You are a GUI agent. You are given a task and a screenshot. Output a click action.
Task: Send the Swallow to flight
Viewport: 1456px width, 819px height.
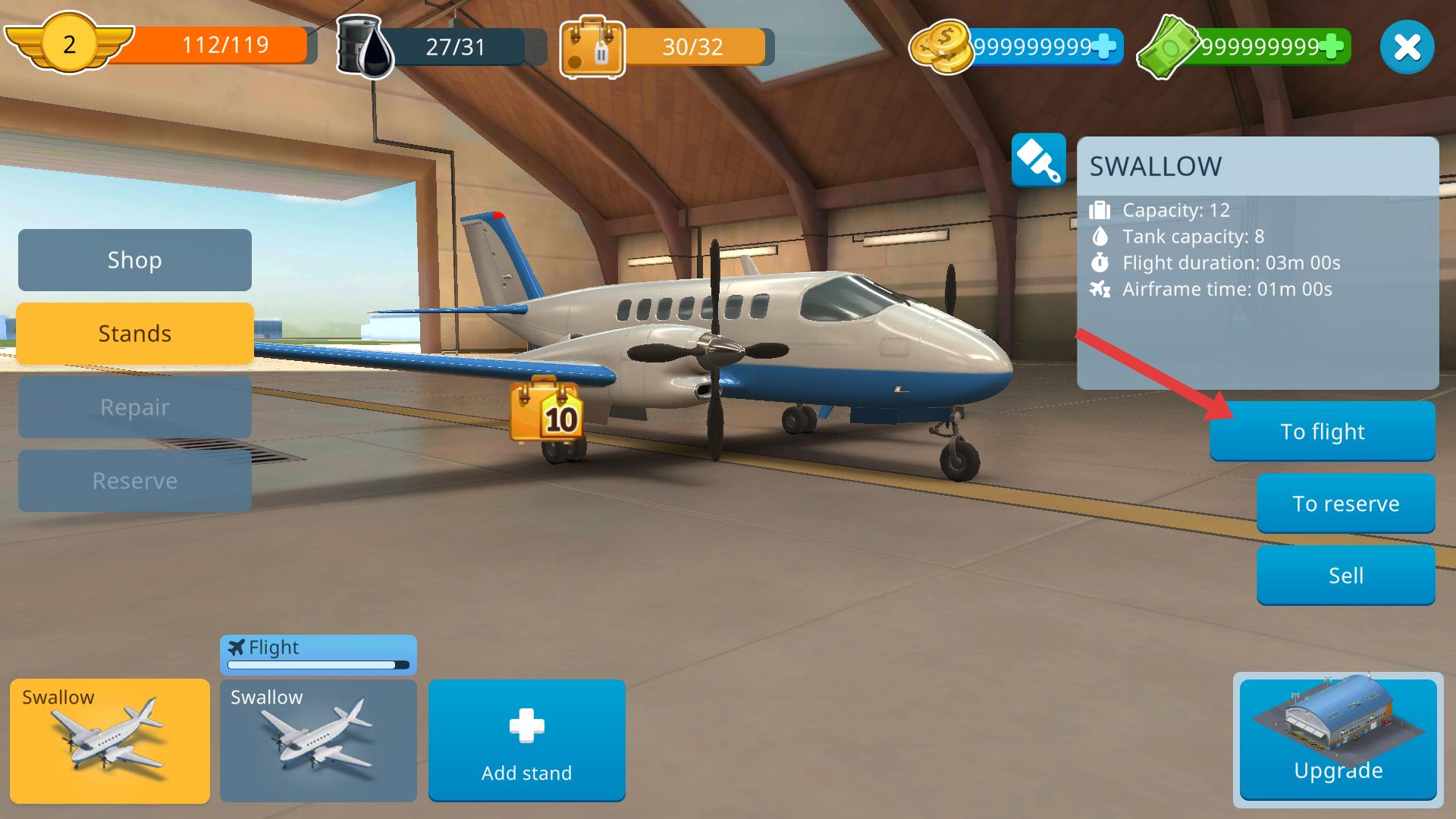[x=1322, y=431]
